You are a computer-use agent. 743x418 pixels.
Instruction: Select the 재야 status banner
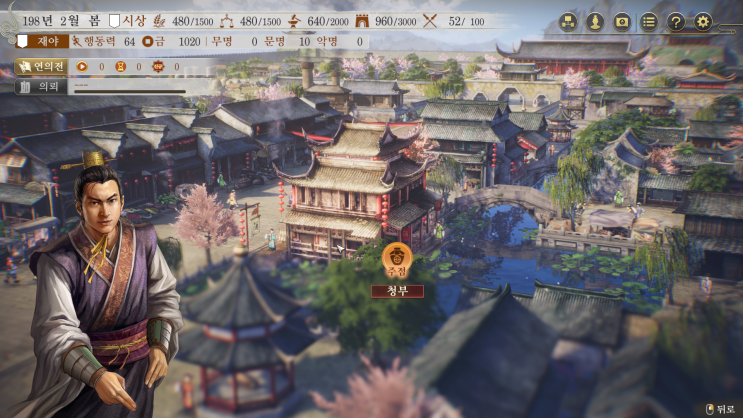(x=42, y=42)
